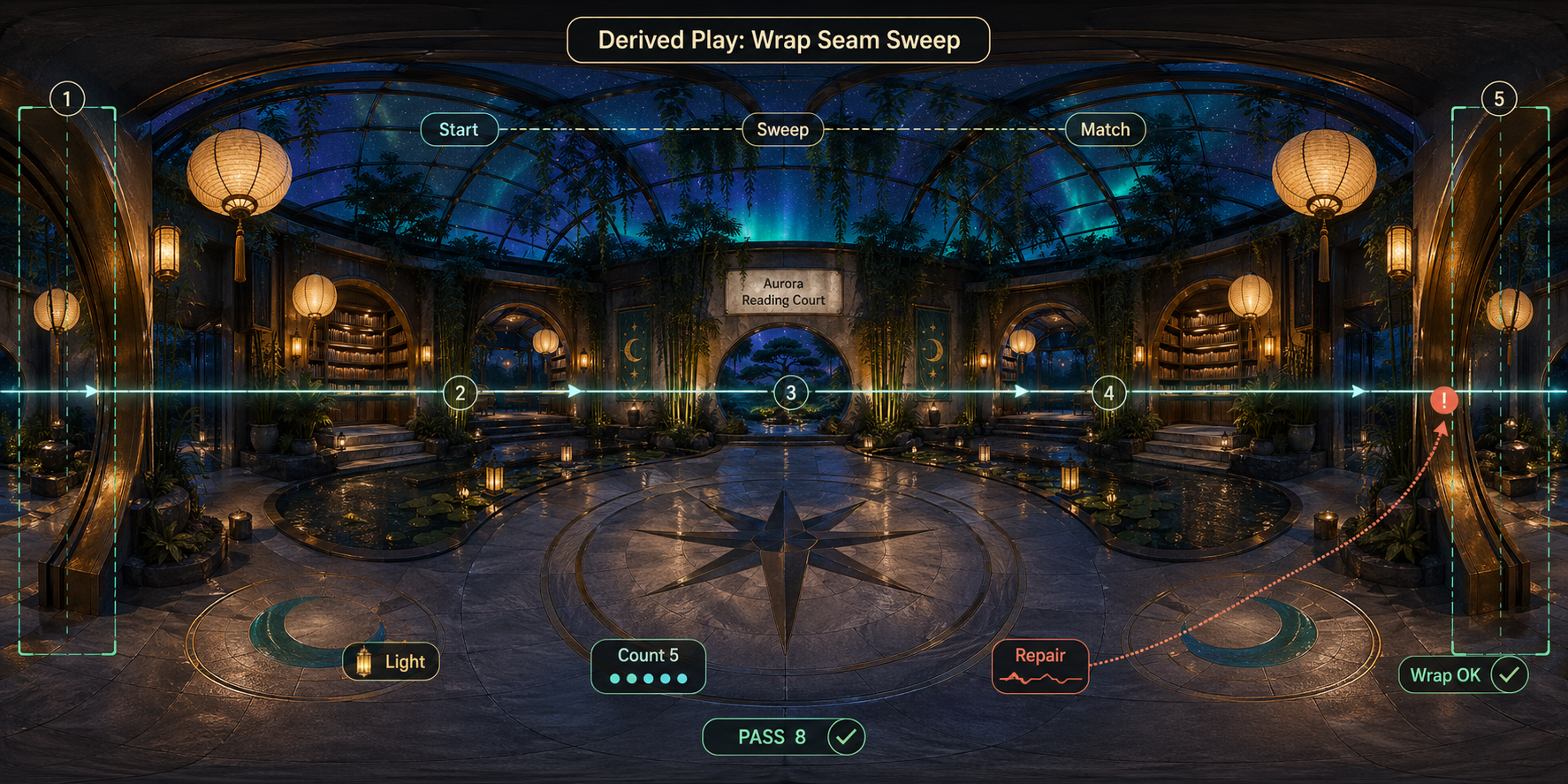This screenshot has width=1568, height=784.
Task: Choose the Sweep step pill
Action: coord(782,130)
